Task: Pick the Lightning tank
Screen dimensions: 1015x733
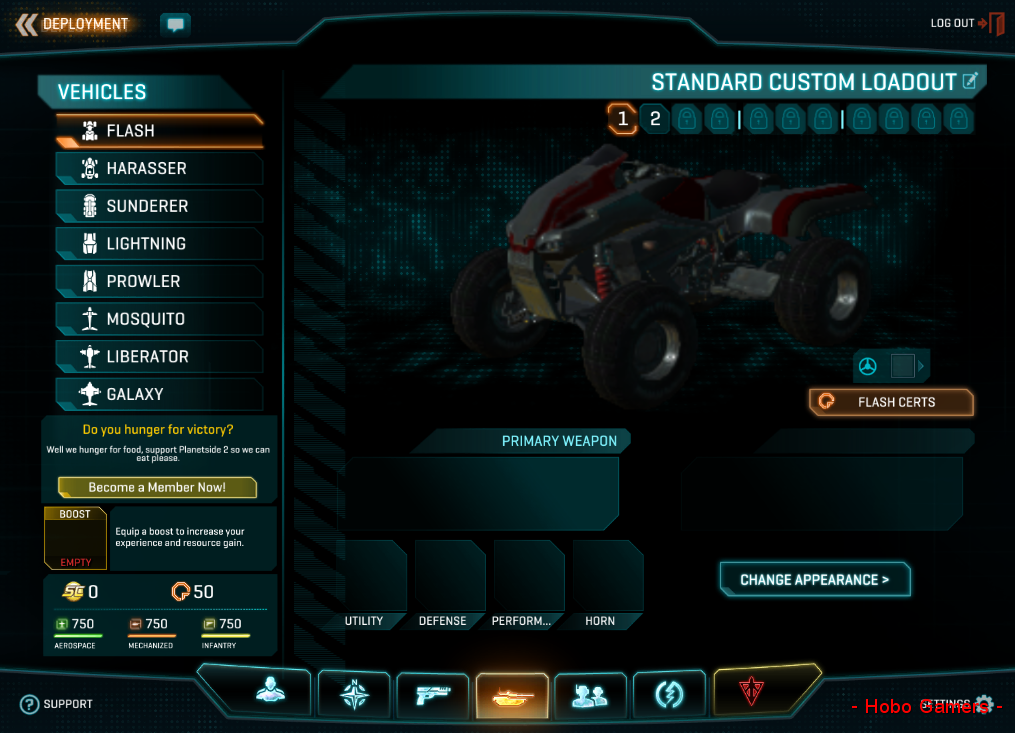Action: tap(160, 244)
